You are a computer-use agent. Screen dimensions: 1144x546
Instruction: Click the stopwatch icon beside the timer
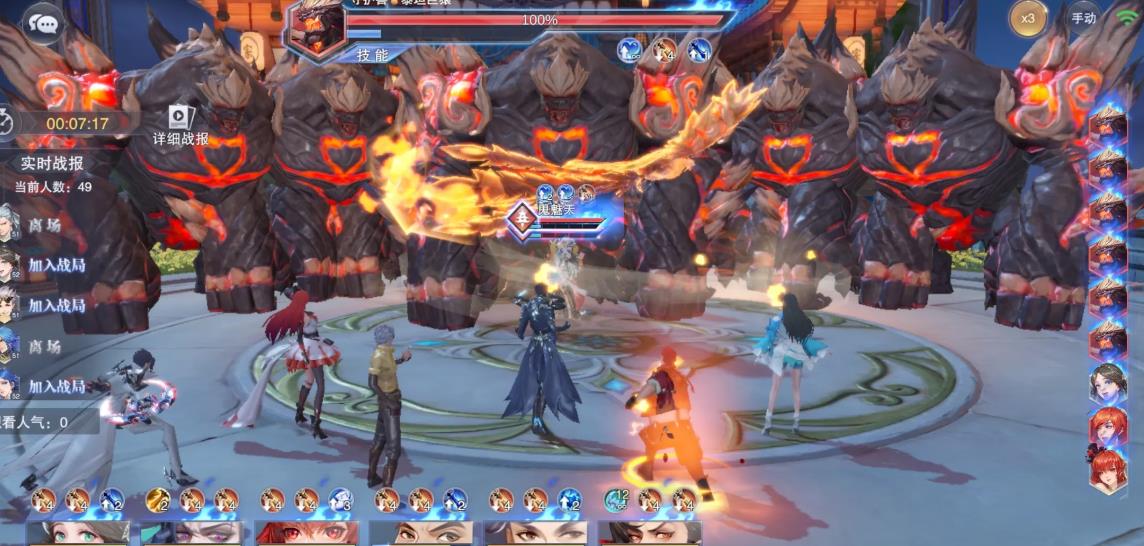click(8, 123)
